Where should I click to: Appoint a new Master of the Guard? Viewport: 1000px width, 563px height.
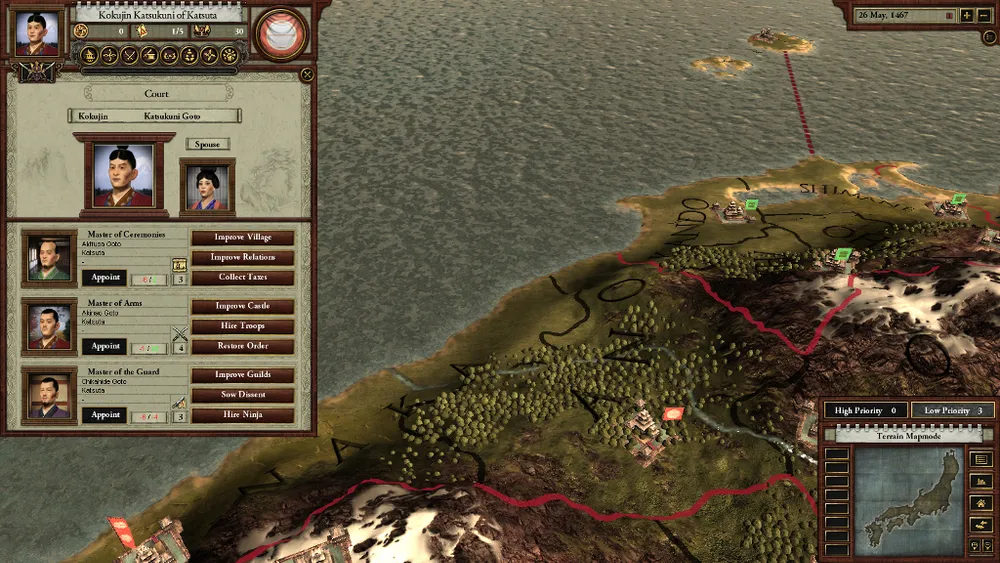coord(105,415)
